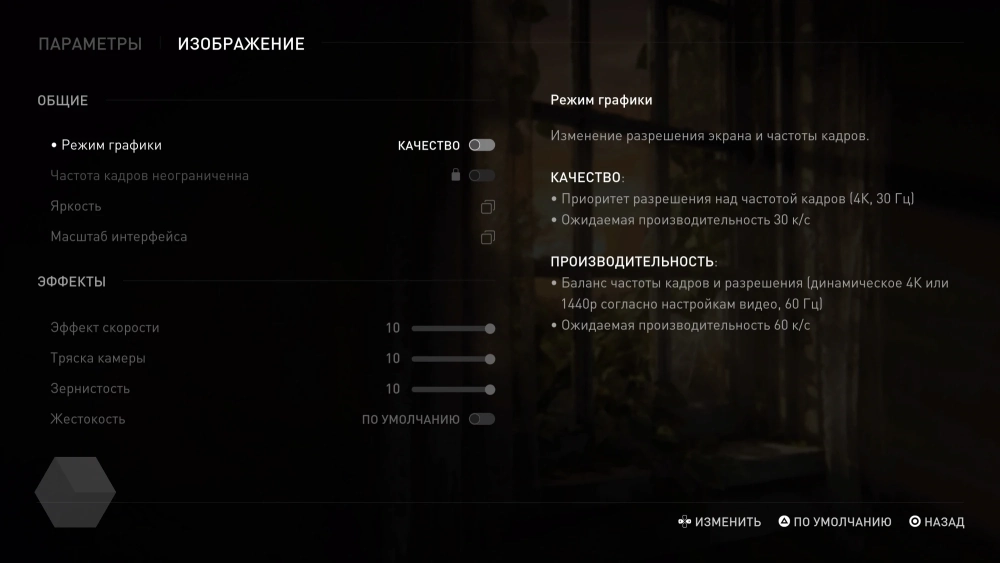Open the Яркость setting
The width and height of the screenshot is (1000, 563).
pos(488,207)
